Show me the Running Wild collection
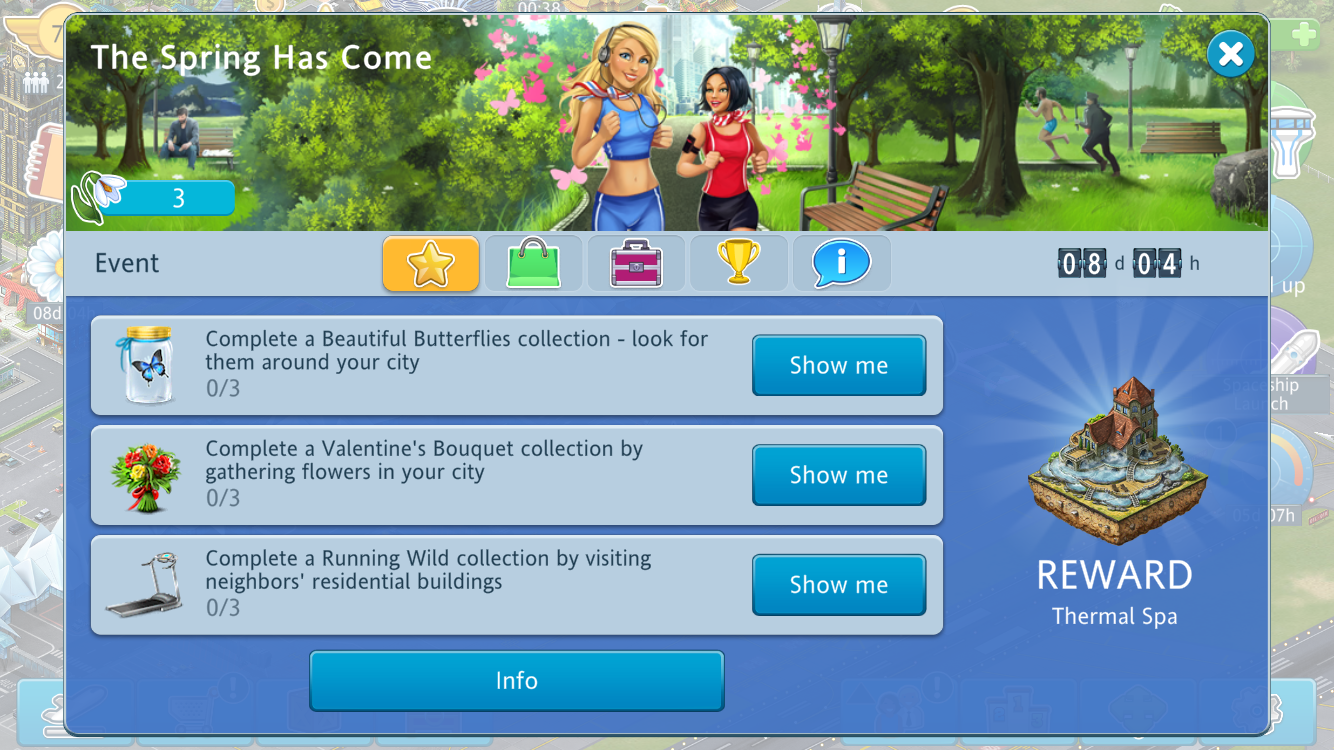1334x750 pixels. pyautogui.click(x=838, y=585)
